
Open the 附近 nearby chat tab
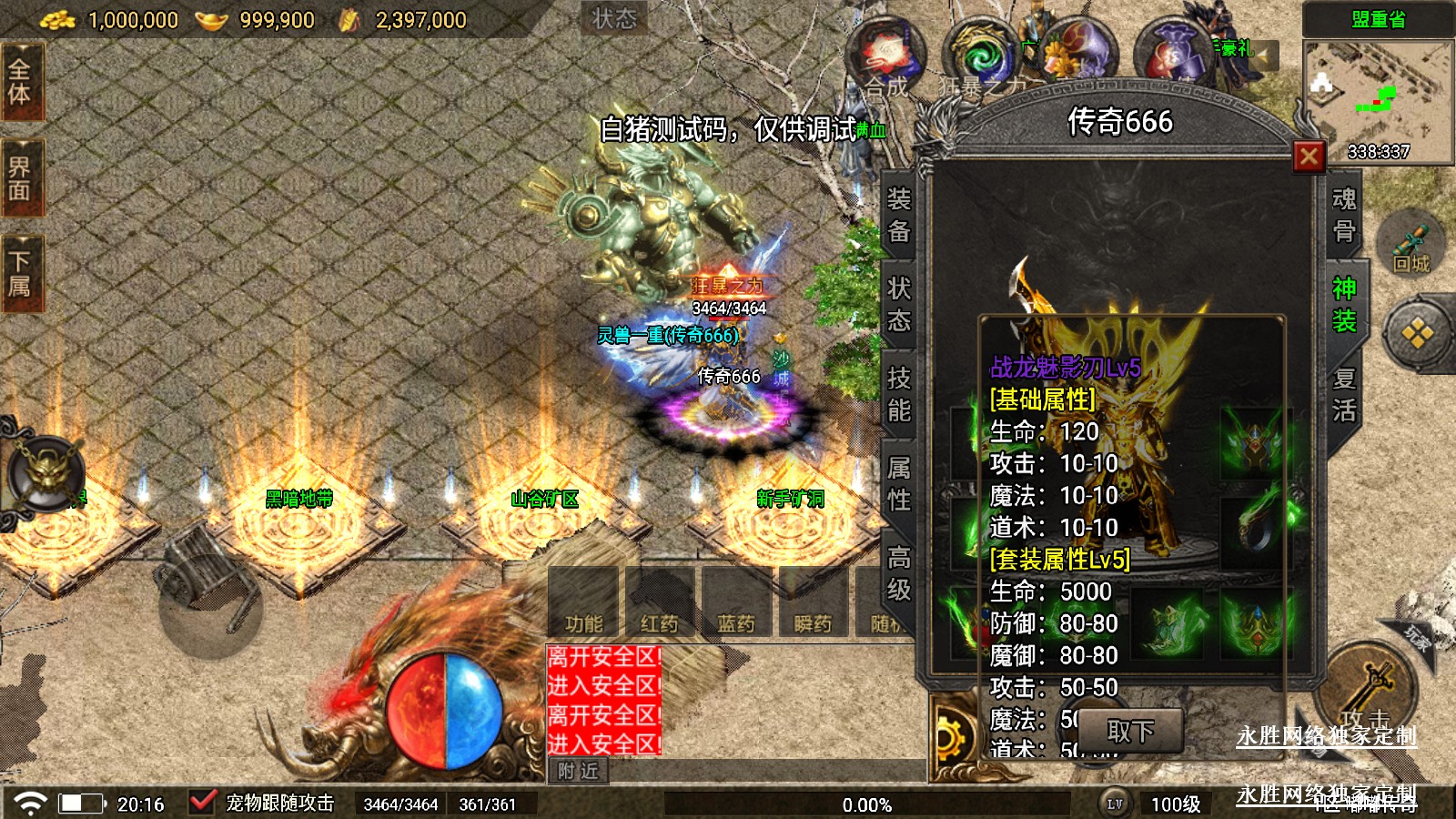pos(579,771)
